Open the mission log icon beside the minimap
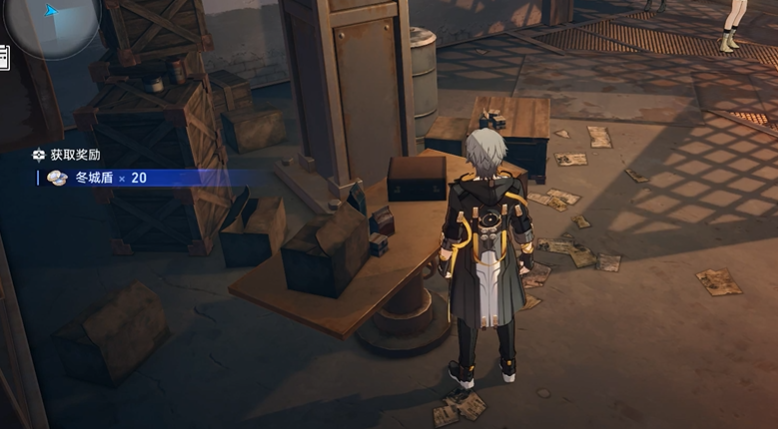 4,57
